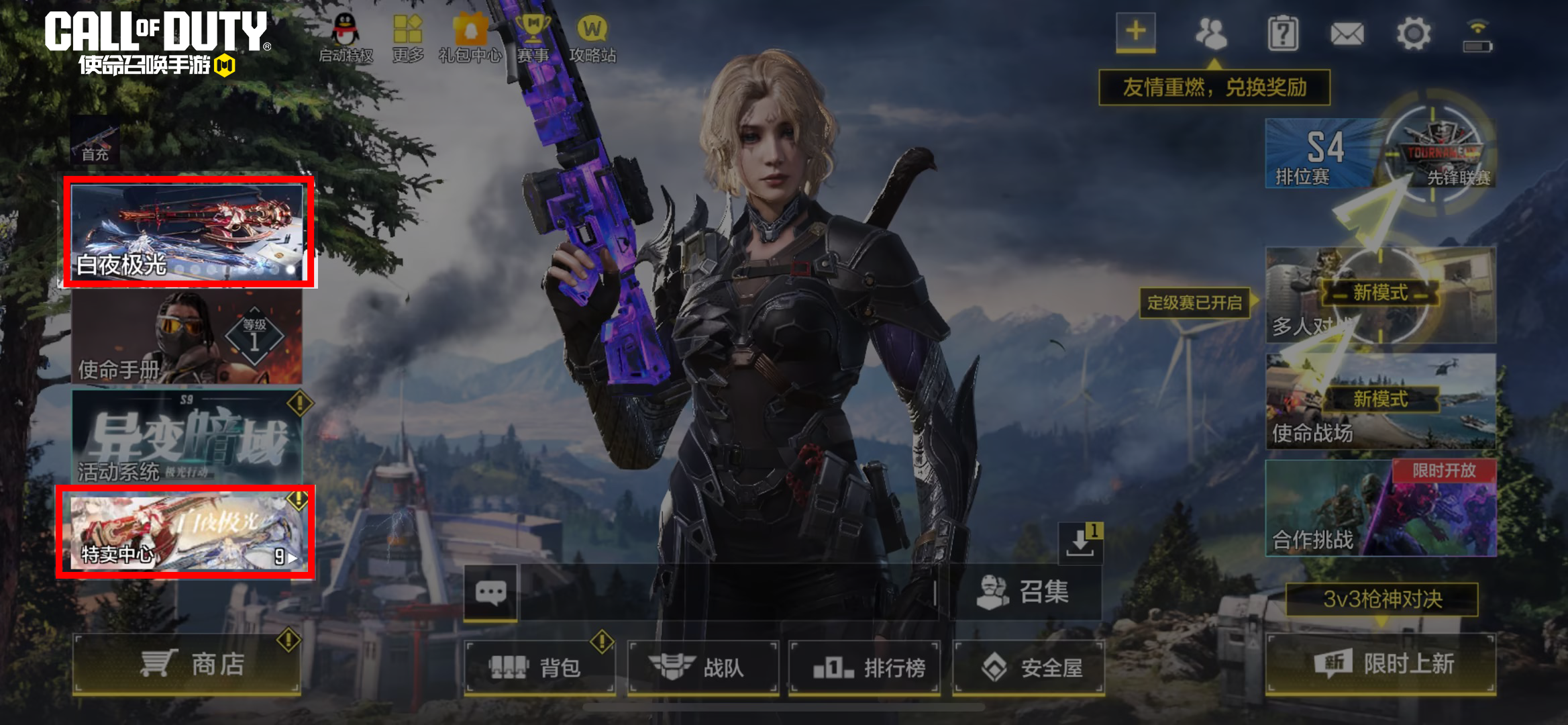Check the envelope mail icon
Image resolution: width=1568 pixels, height=725 pixels.
pos(1347,34)
